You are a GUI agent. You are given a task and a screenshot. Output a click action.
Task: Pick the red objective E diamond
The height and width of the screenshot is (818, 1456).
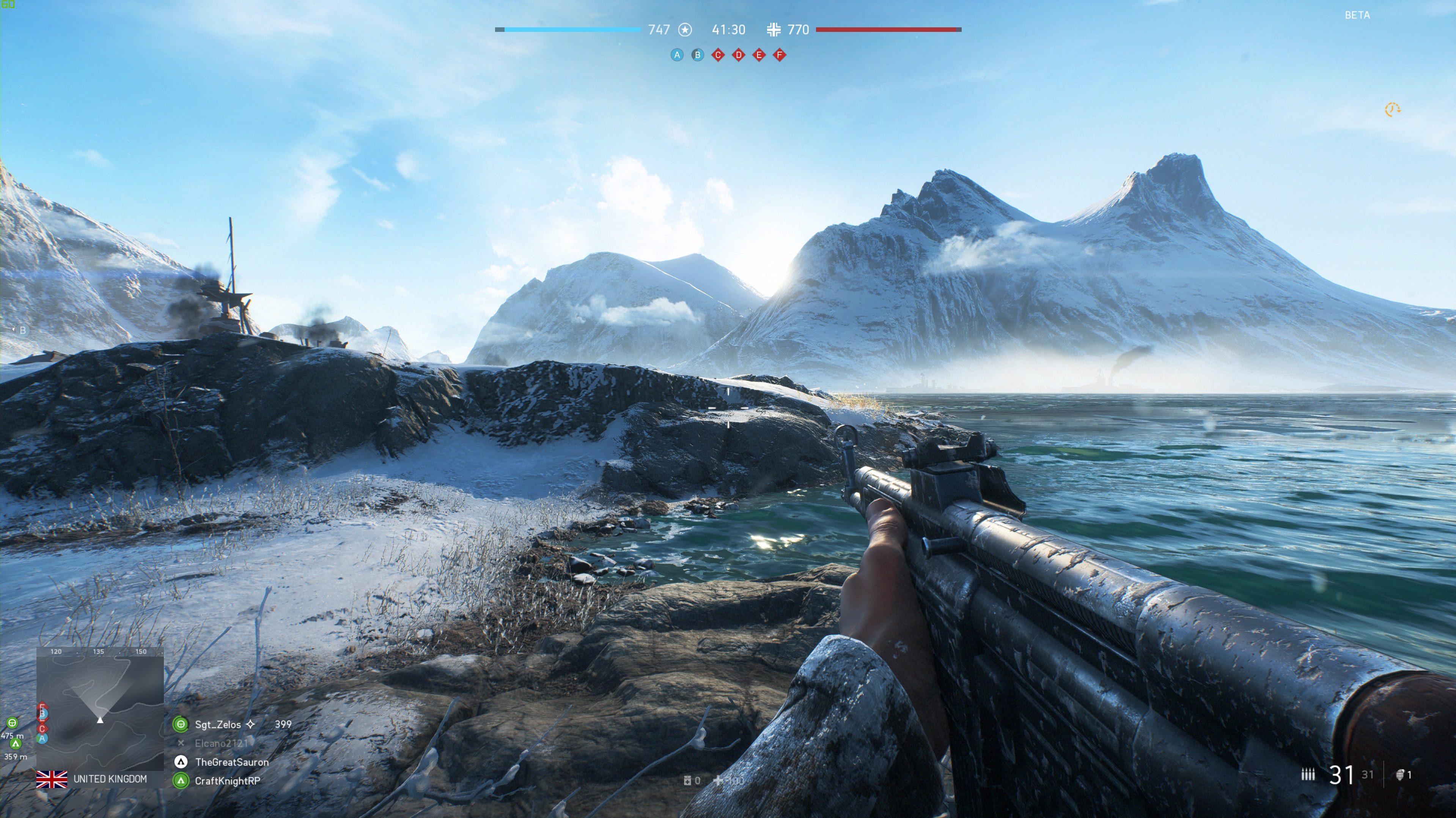click(x=759, y=55)
